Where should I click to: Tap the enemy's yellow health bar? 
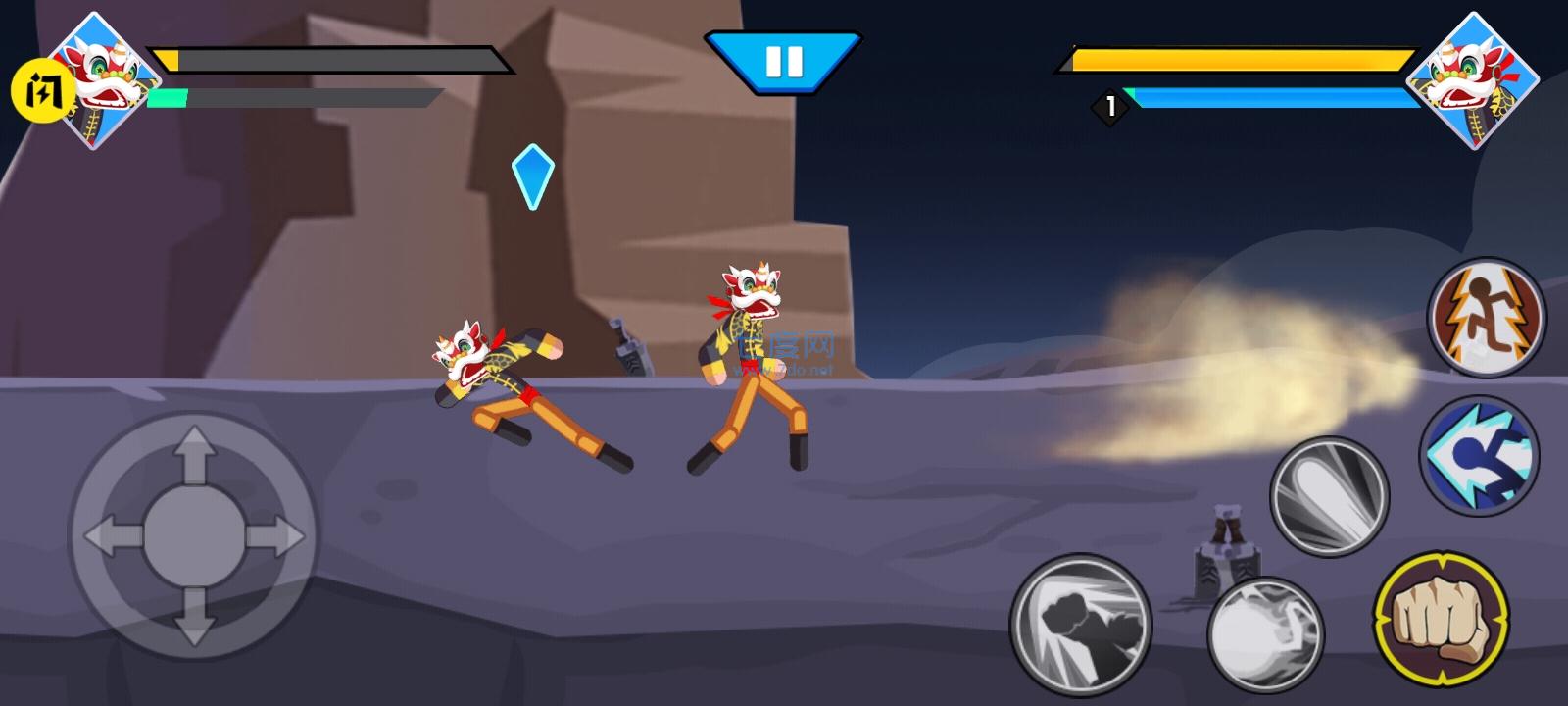coord(1235,59)
